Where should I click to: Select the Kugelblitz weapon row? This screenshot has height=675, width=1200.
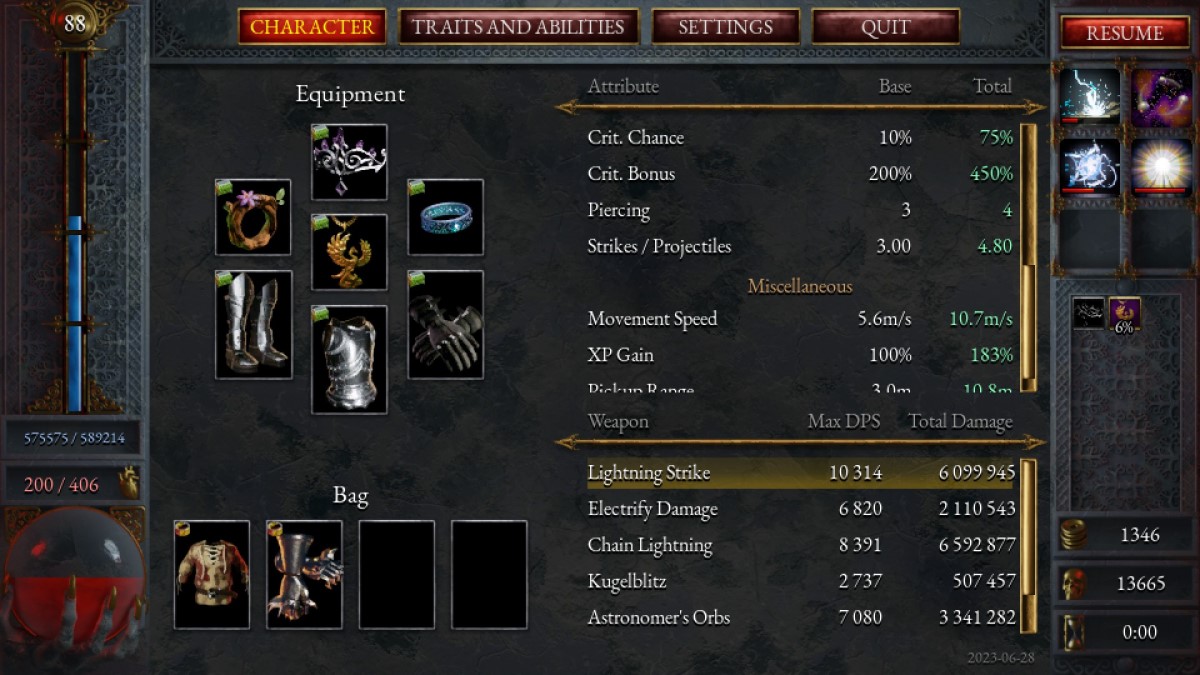(800, 581)
